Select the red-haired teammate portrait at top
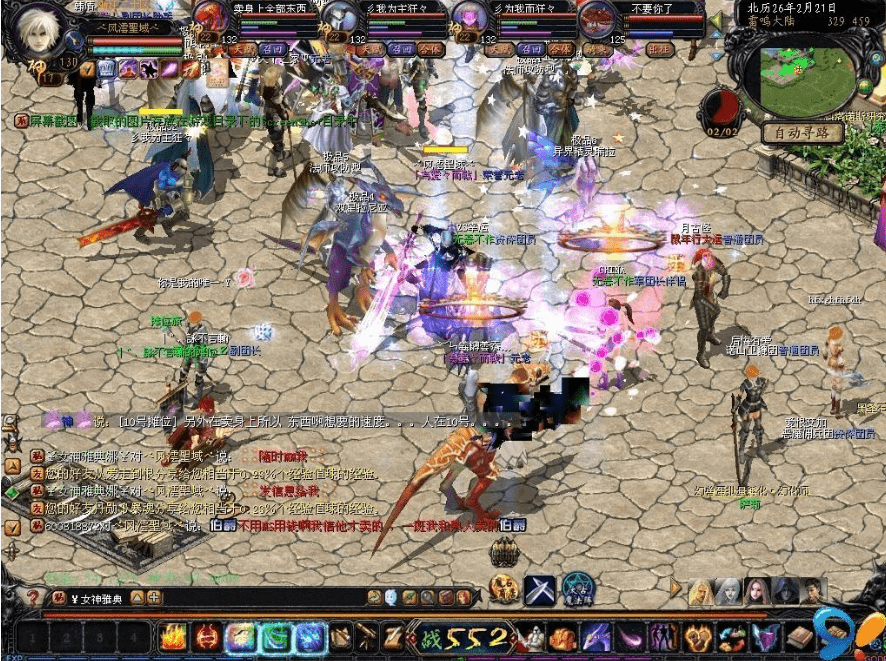This screenshot has width=886, height=661. click(211, 18)
